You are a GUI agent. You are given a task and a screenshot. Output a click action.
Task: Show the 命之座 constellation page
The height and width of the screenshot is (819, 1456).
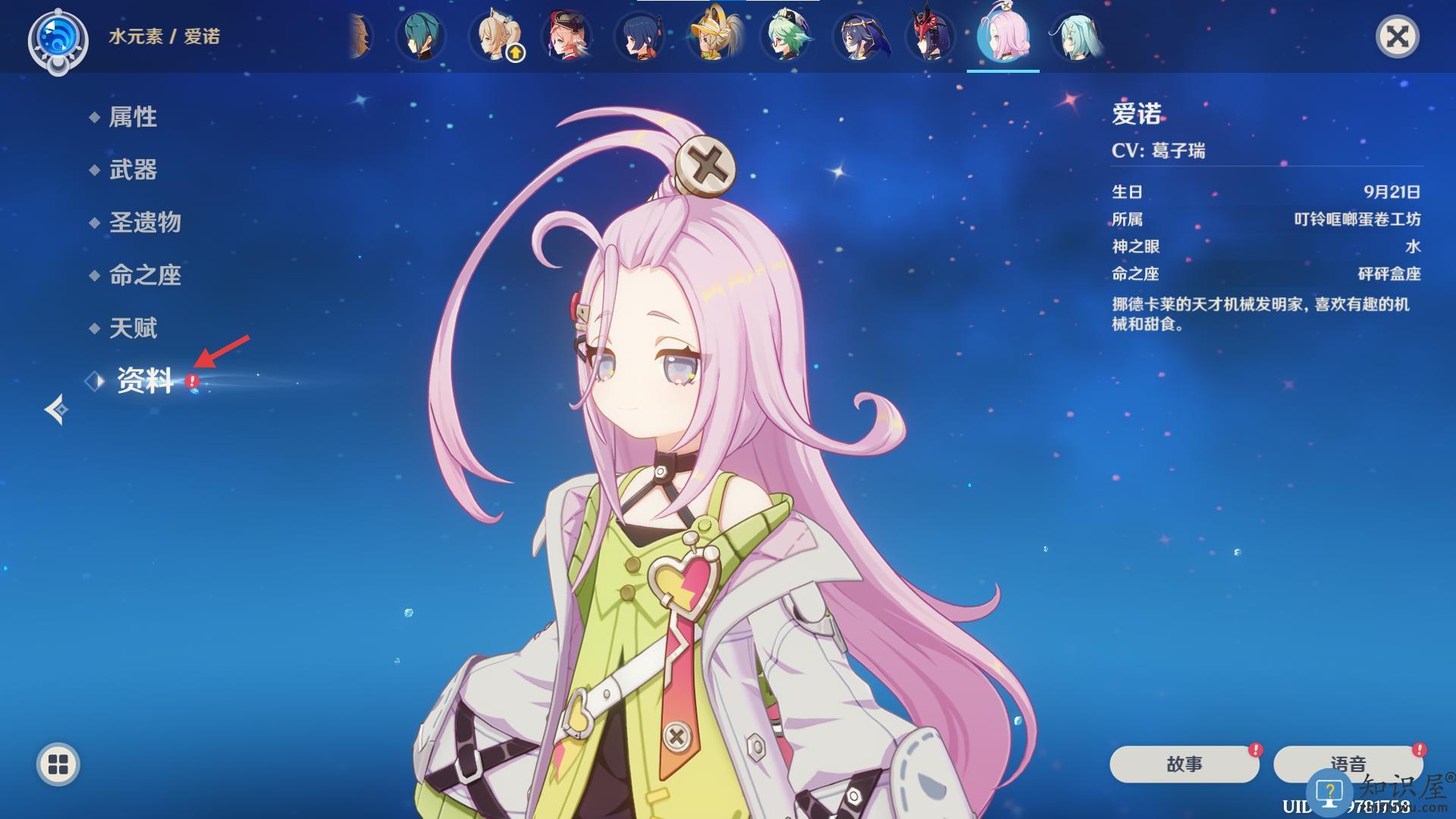coord(145,275)
